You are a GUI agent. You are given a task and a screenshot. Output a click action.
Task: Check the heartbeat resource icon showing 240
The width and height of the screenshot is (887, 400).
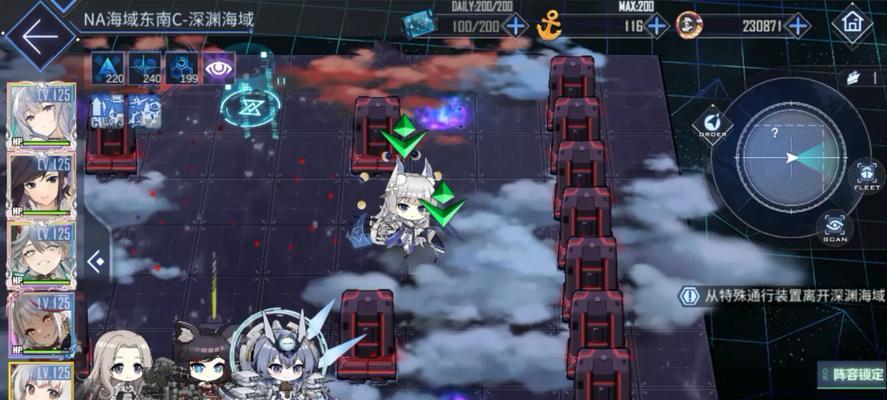(x=144, y=68)
